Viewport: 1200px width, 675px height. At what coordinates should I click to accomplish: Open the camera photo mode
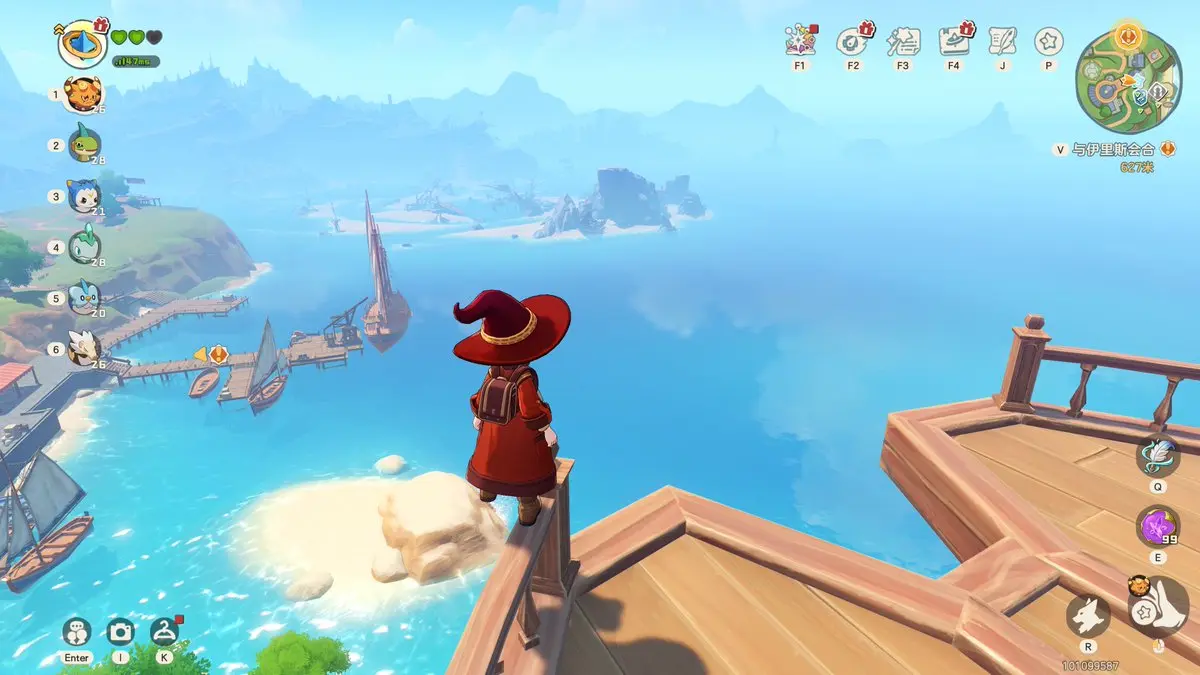click(x=121, y=631)
